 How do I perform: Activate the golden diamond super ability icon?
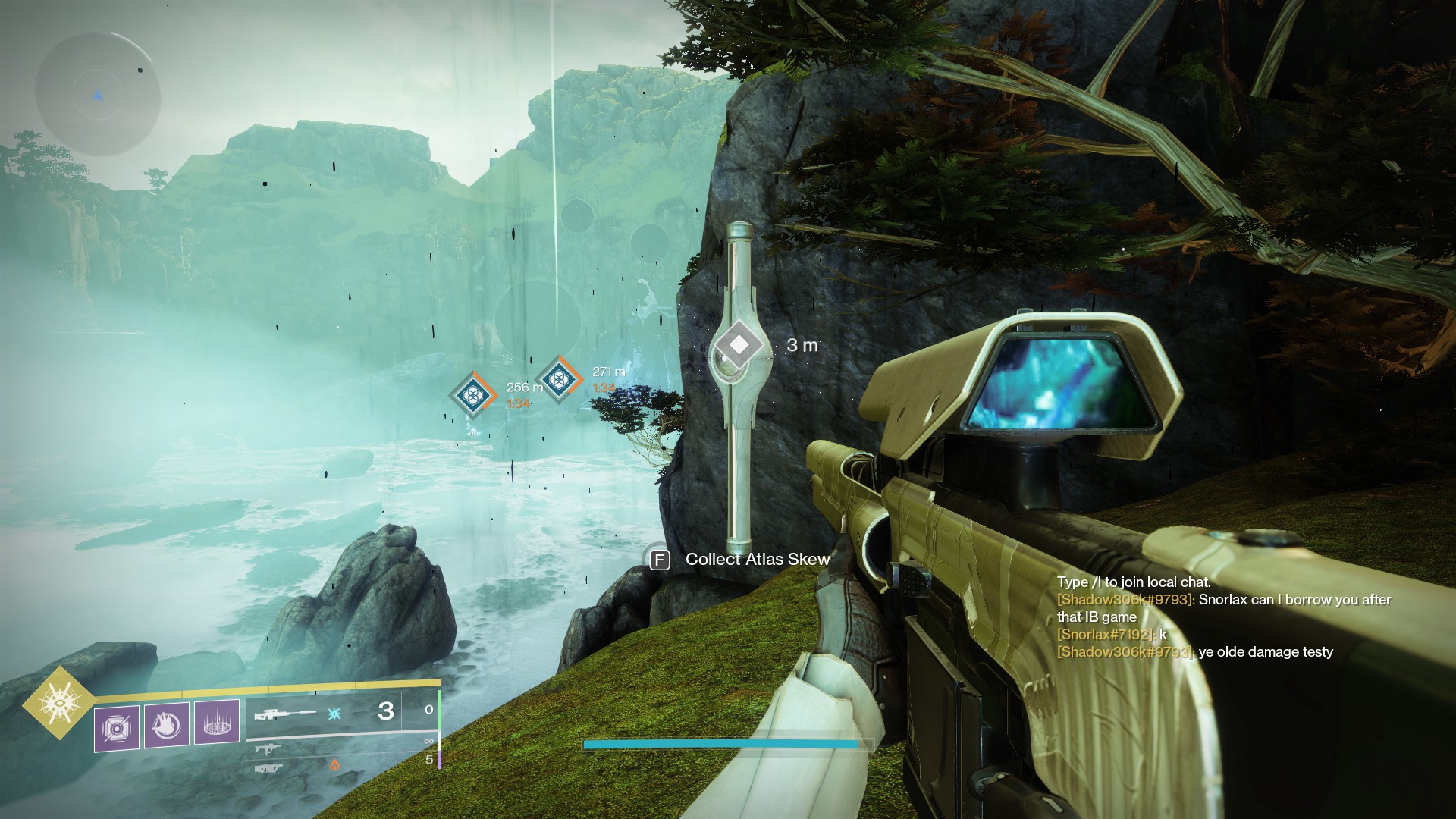pyautogui.click(x=59, y=702)
